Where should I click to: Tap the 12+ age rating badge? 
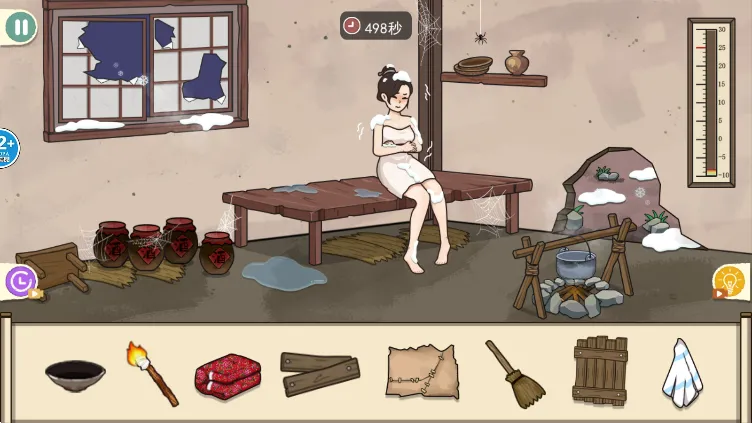(6, 148)
